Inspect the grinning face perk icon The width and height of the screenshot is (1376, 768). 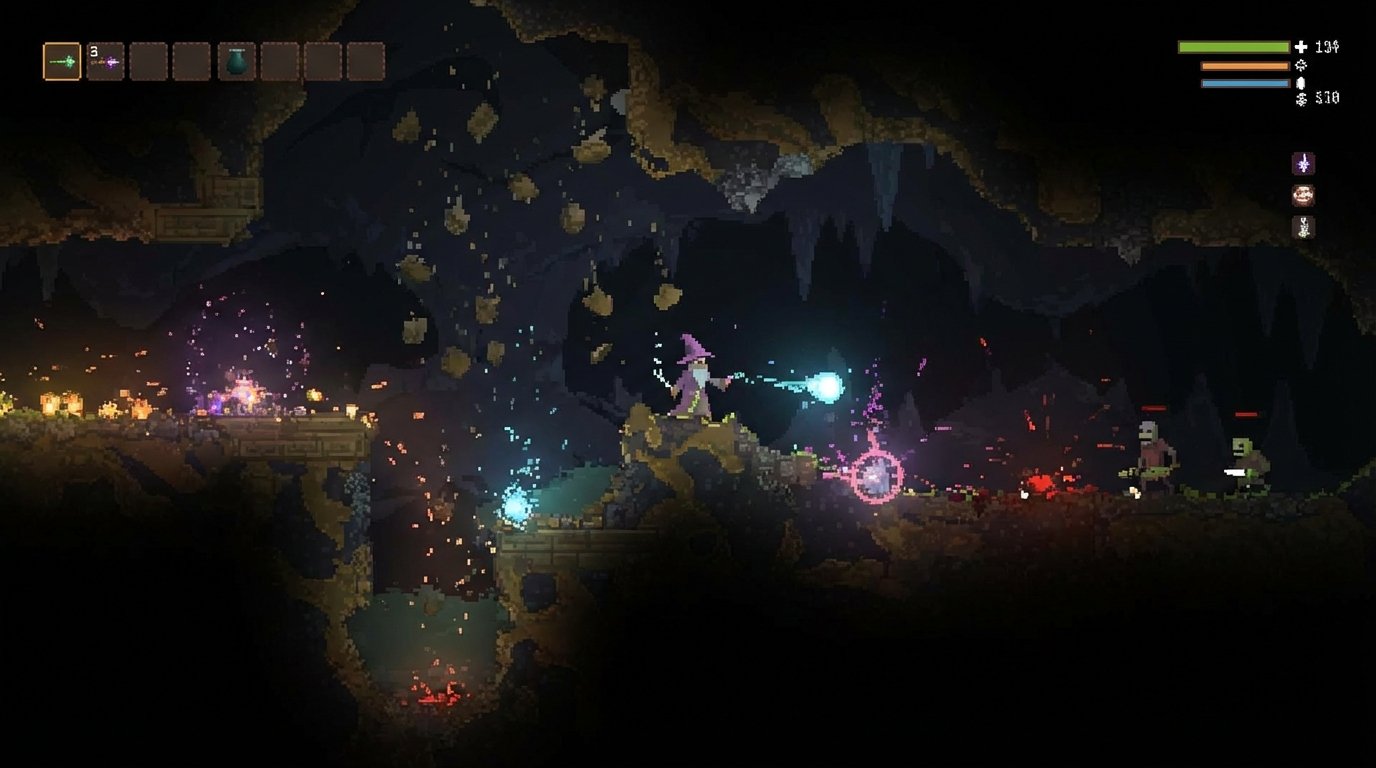click(x=1303, y=195)
